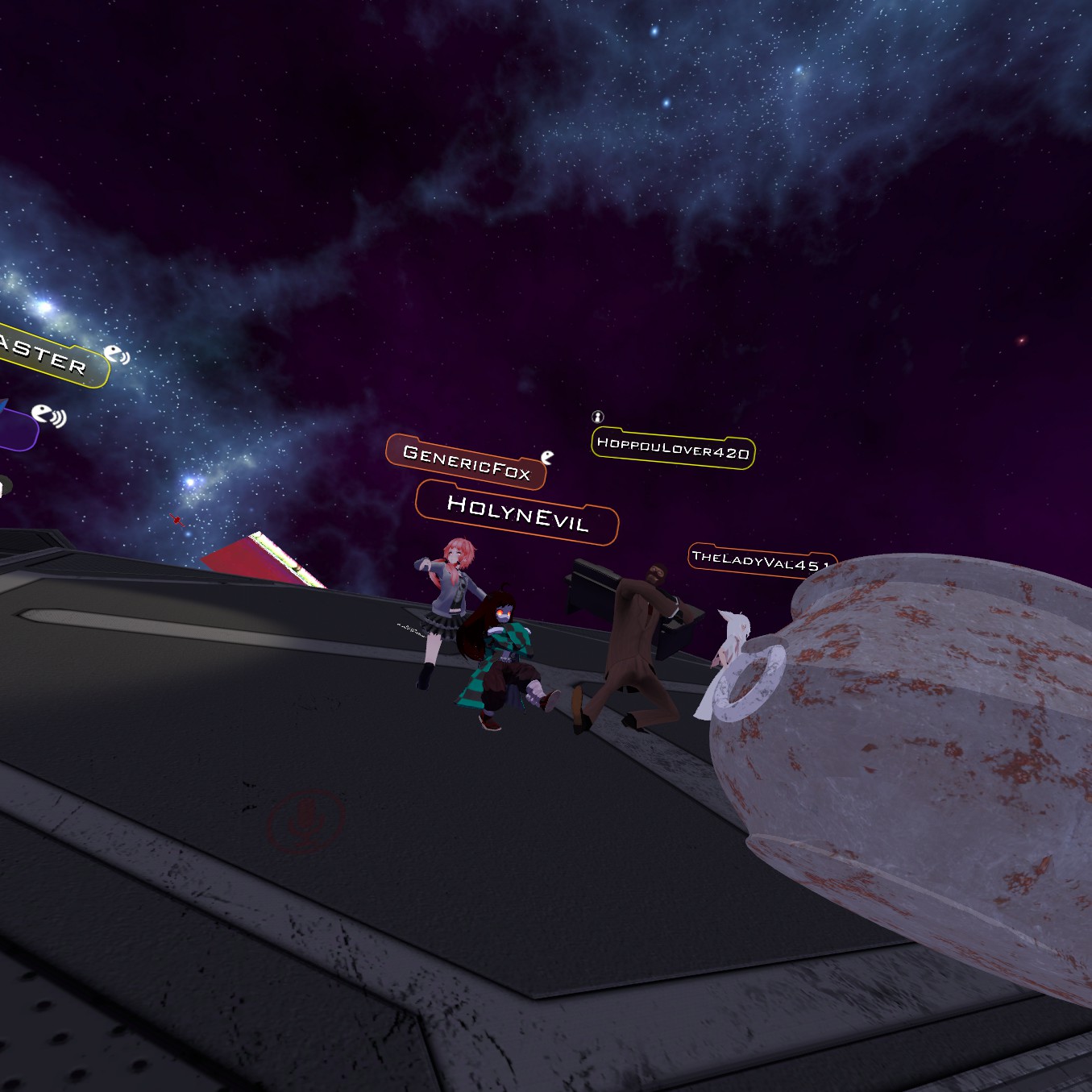The image size is (1092, 1092).
Task: Select the GenericFox player nameplate
Action: tap(466, 463)
